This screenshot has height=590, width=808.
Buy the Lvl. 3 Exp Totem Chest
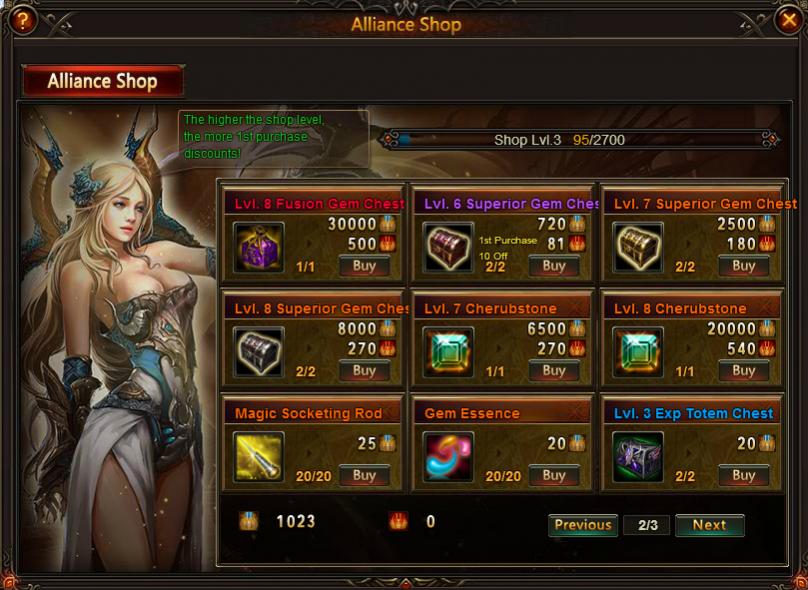click(x=743, y=476)
